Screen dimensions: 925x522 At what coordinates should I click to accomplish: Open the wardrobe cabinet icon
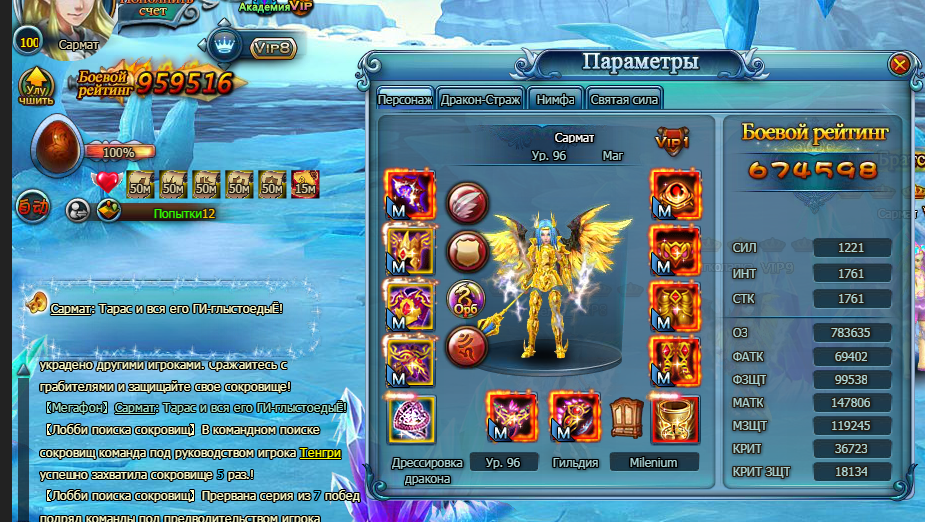point(628,417)
